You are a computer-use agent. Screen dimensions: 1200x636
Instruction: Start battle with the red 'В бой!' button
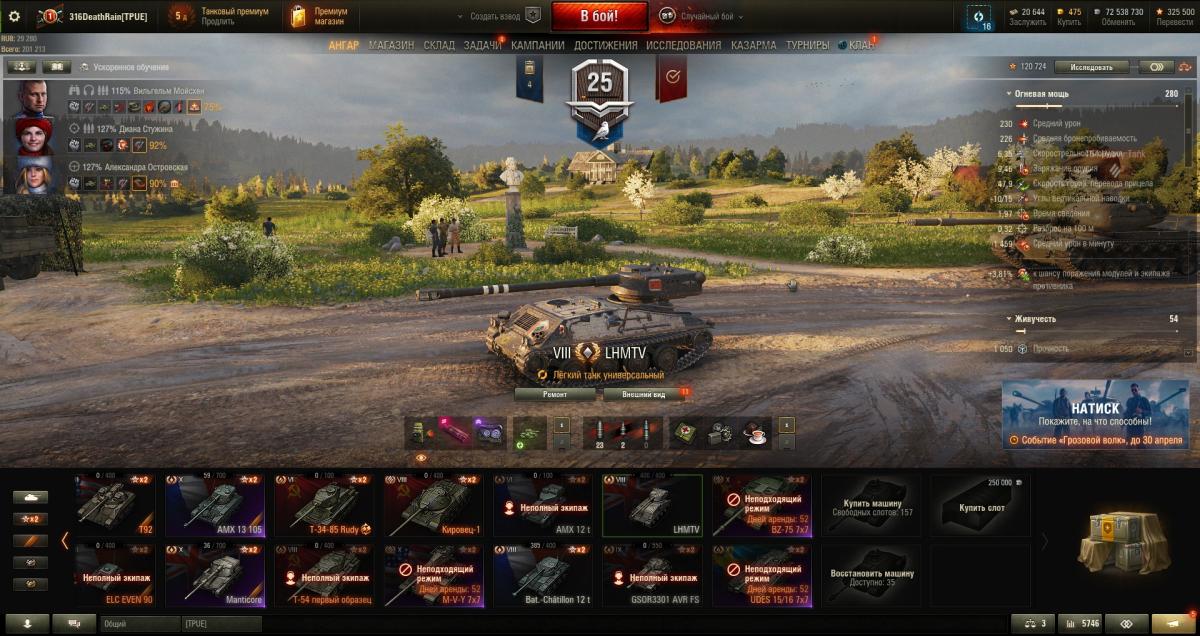click(599, 16)
